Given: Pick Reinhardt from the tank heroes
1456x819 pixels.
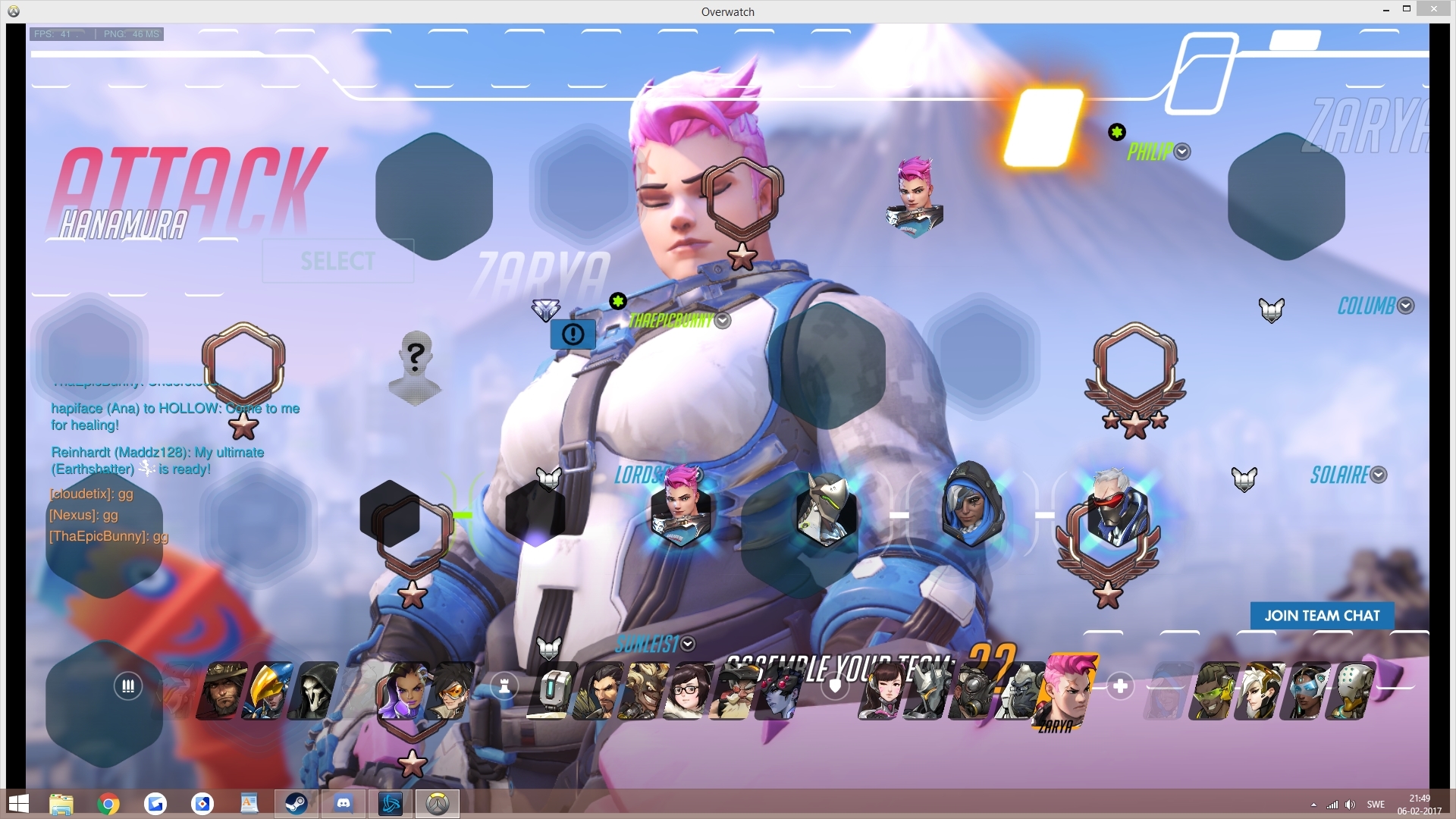Looking at the screenshot, I should pyautogui.click(x=930, y=690).
